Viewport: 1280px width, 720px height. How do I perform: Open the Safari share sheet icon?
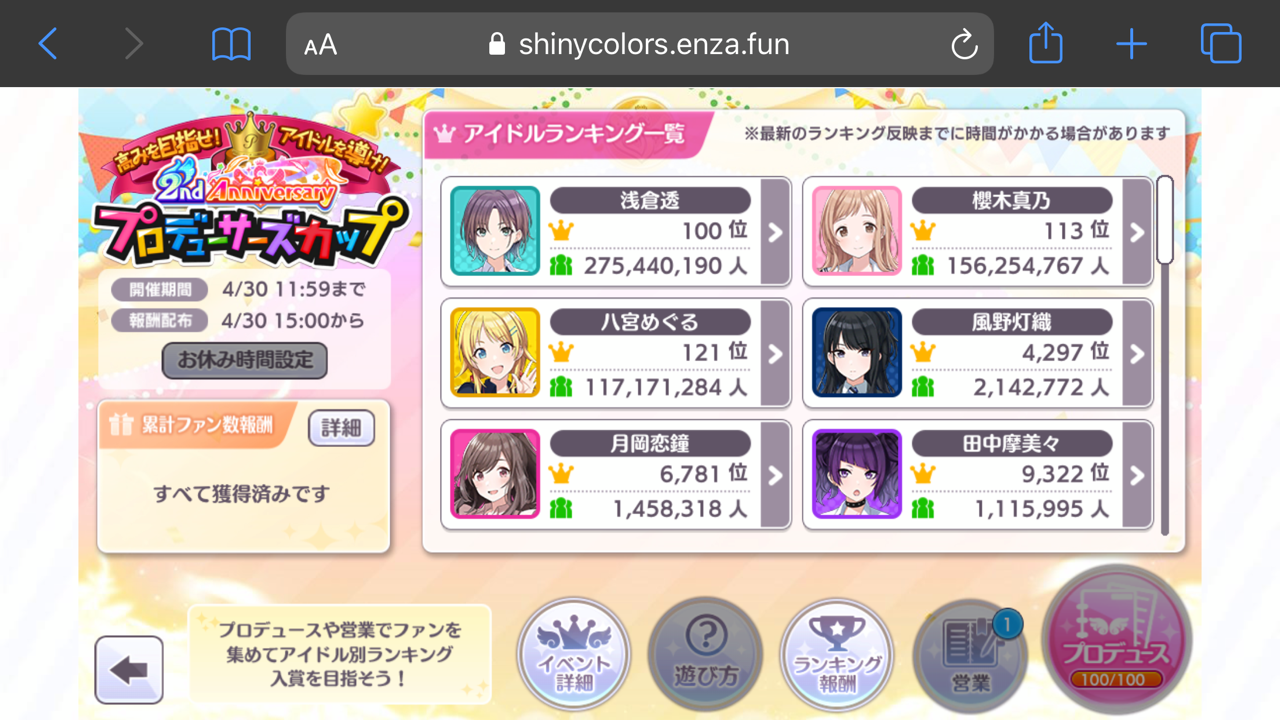[x=1045, y=44]
